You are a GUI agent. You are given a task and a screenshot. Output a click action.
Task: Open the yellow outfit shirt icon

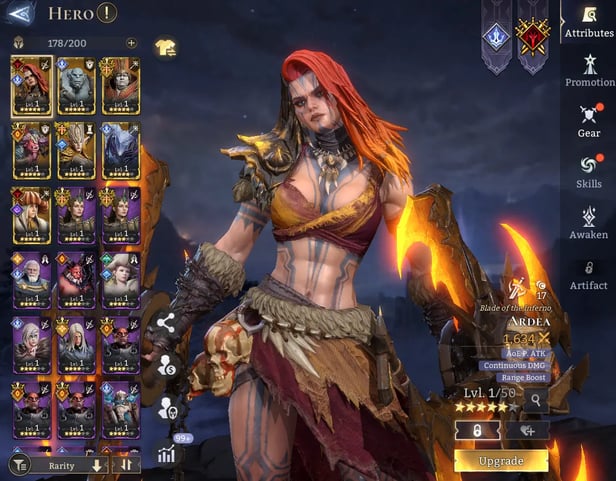(165, 46)
